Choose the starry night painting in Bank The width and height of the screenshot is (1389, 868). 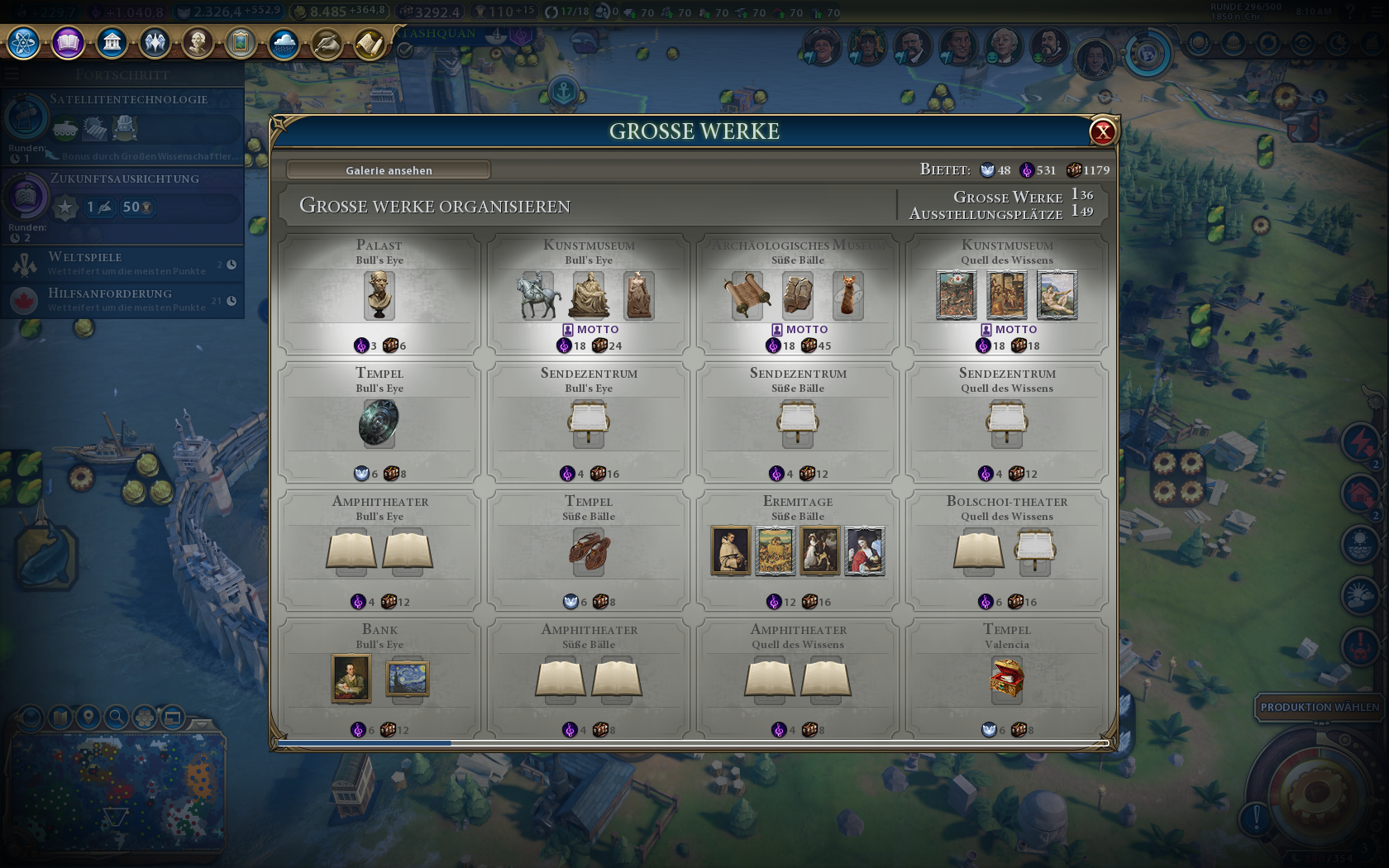click(x=408, y=678)
